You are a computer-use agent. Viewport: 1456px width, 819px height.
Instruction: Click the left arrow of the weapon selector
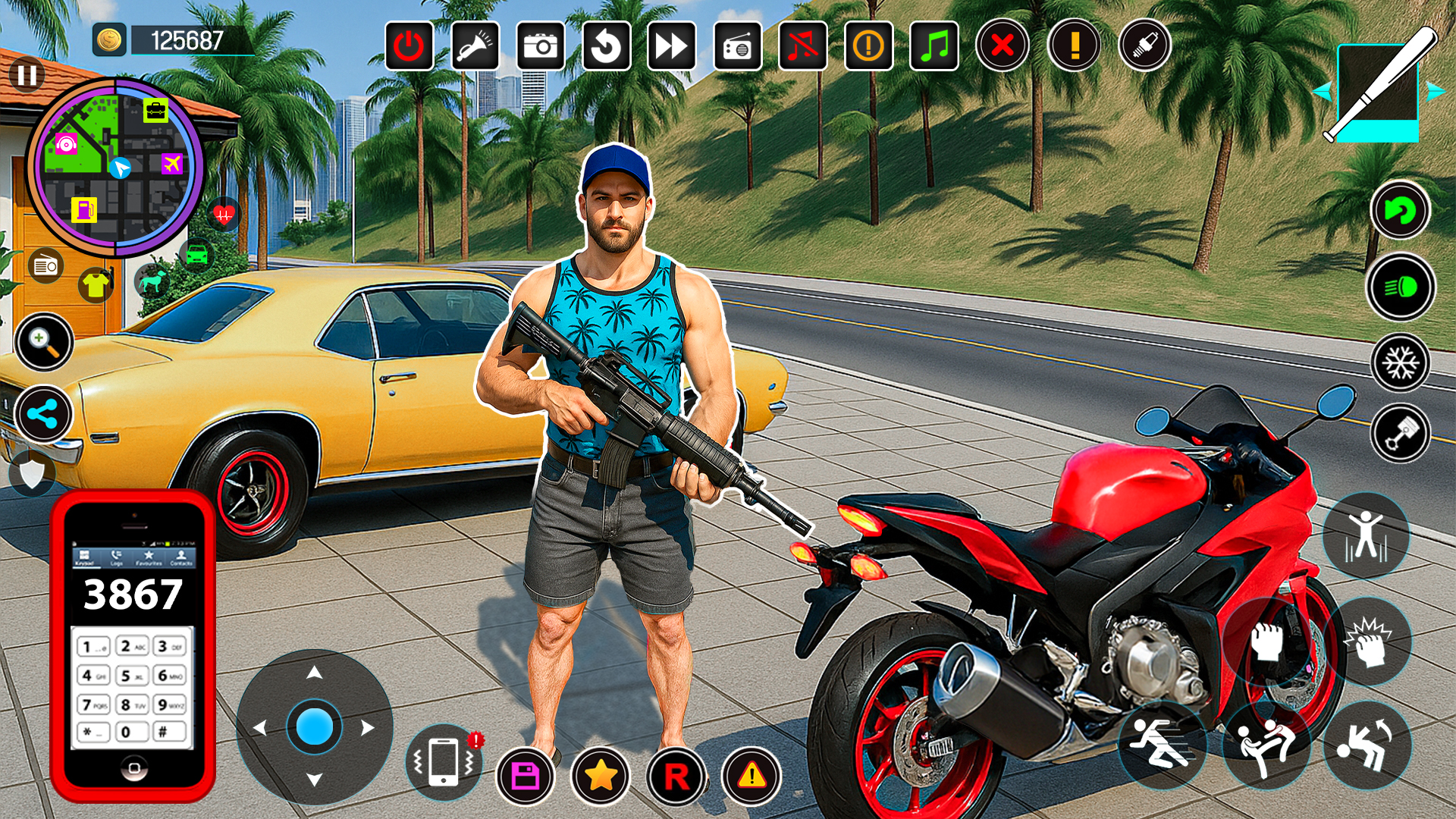pyautogui.click(x=1323, y=91)
